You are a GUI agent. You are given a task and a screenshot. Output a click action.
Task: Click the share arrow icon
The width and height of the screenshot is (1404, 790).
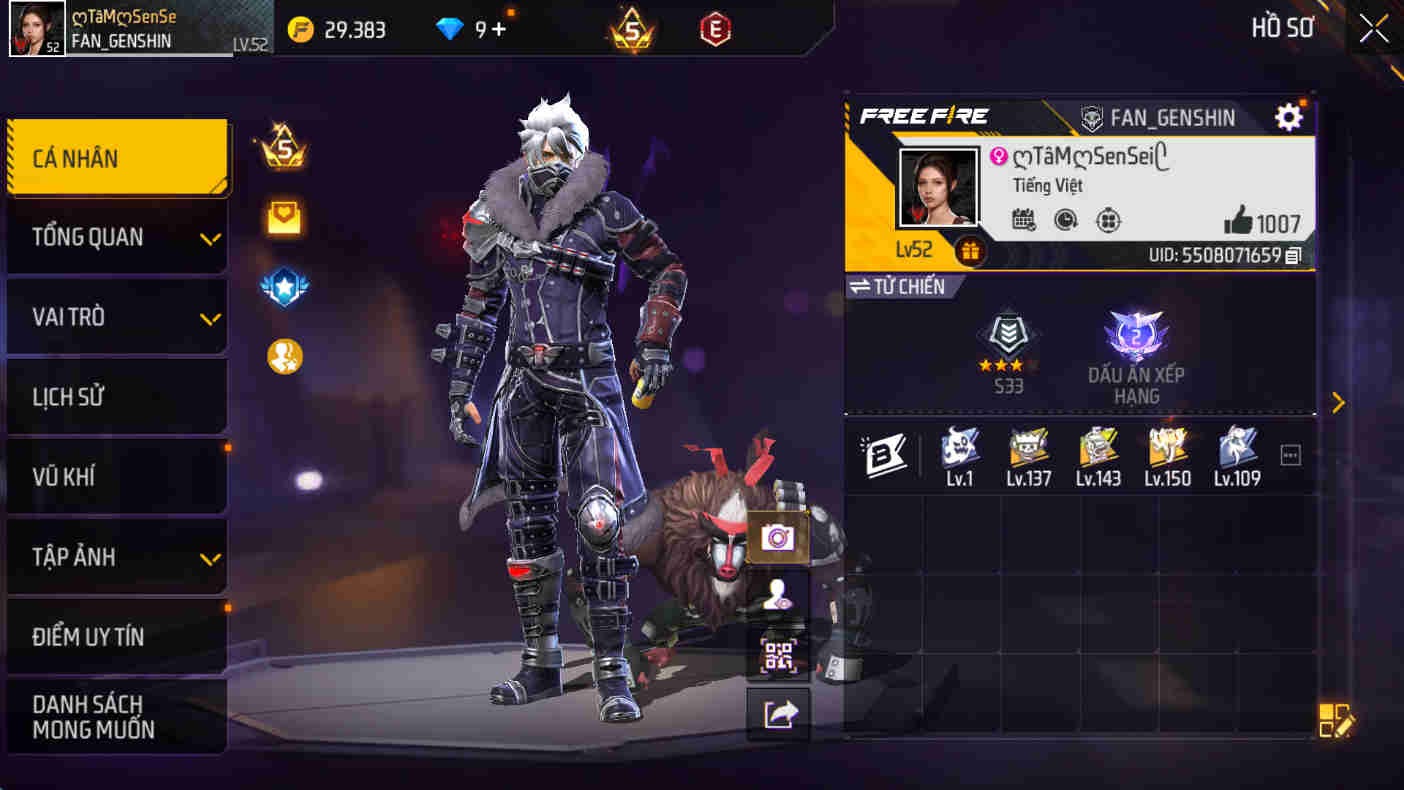[x=778, y=713]
